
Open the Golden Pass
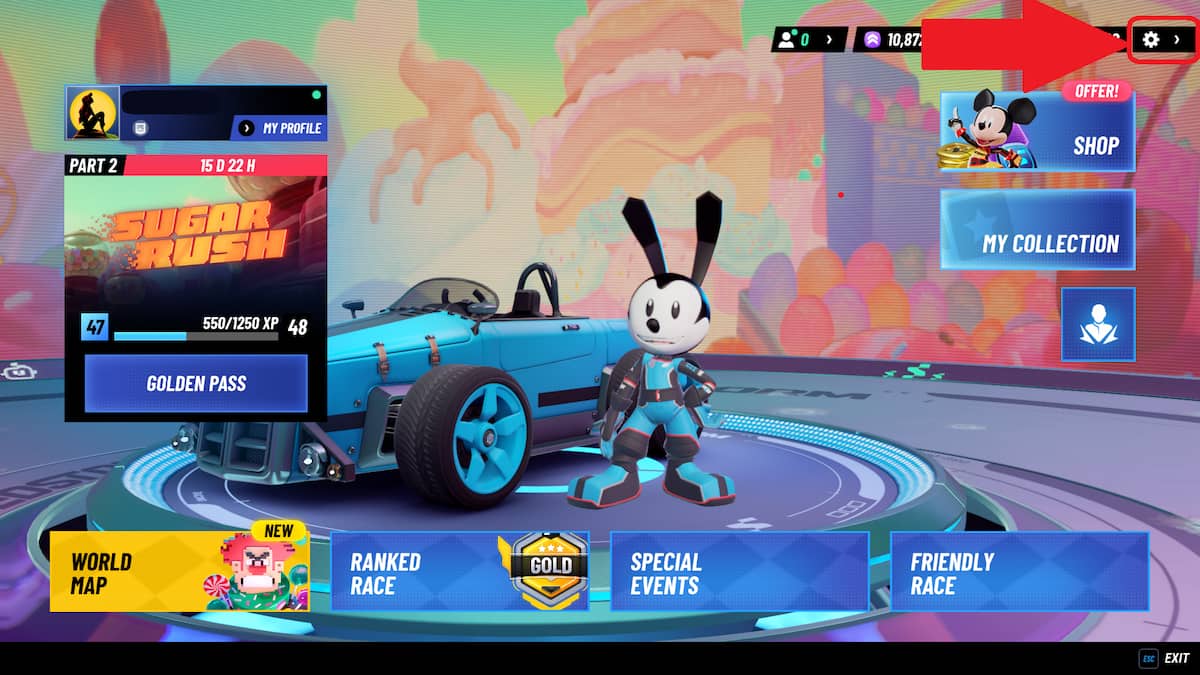[196, 383]
